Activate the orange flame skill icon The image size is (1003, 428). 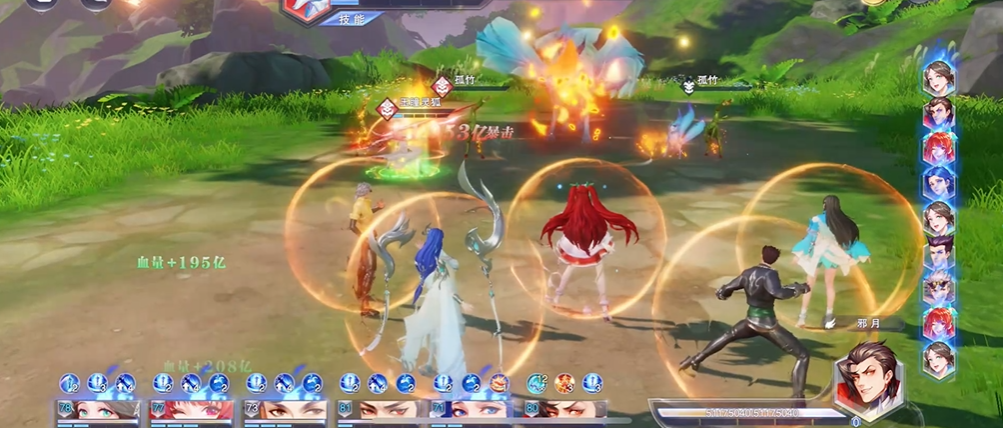click(565, 382)
